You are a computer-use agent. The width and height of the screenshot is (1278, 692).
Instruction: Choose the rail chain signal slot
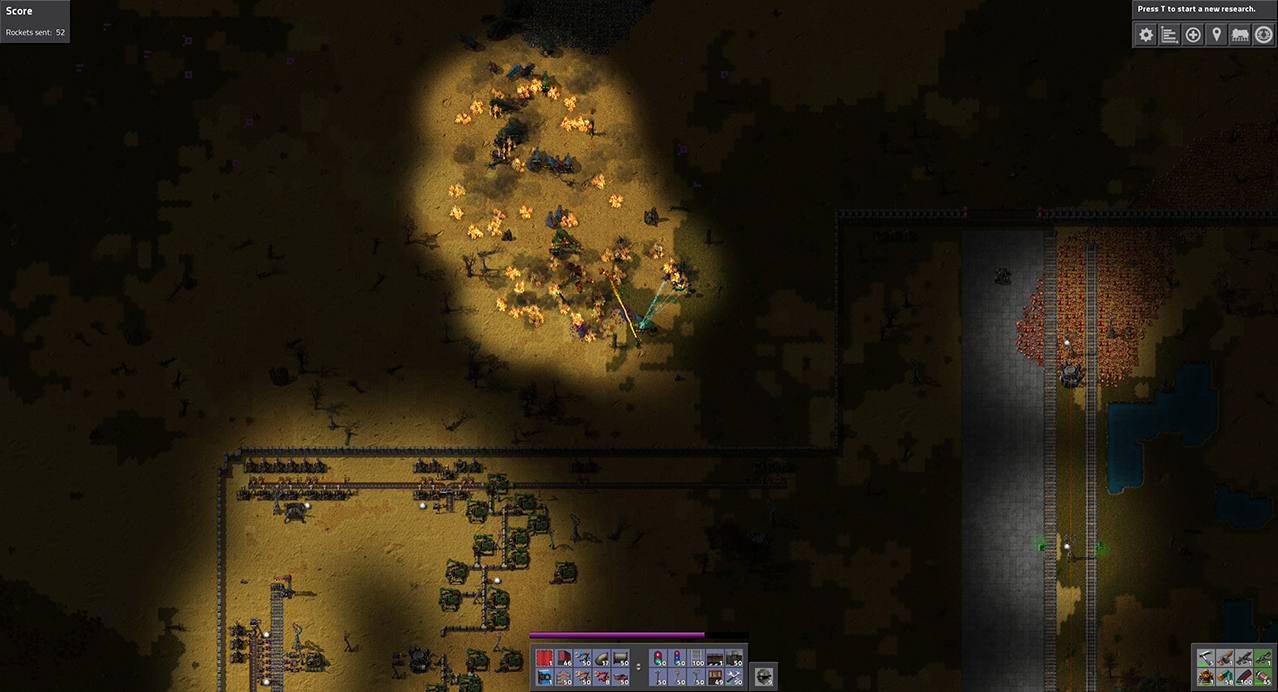coord(678,658)
